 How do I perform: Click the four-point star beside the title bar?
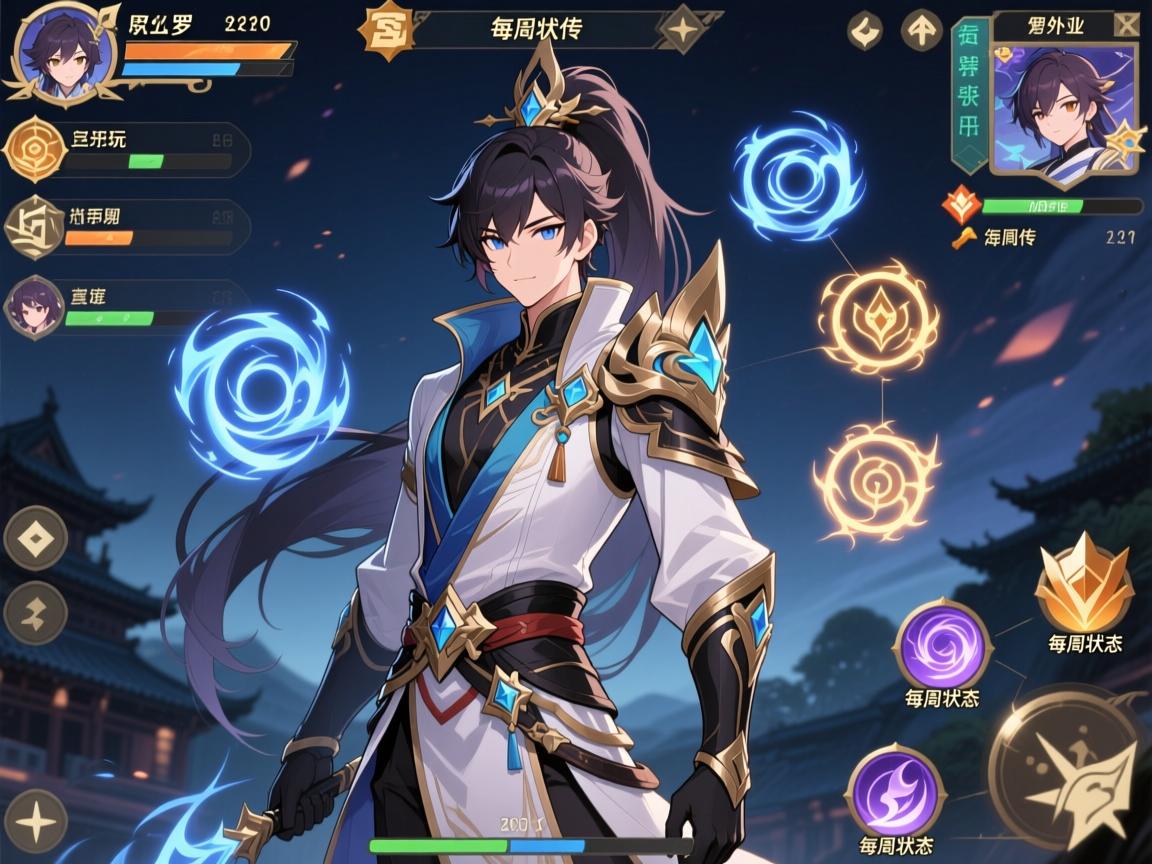(682, 29)
